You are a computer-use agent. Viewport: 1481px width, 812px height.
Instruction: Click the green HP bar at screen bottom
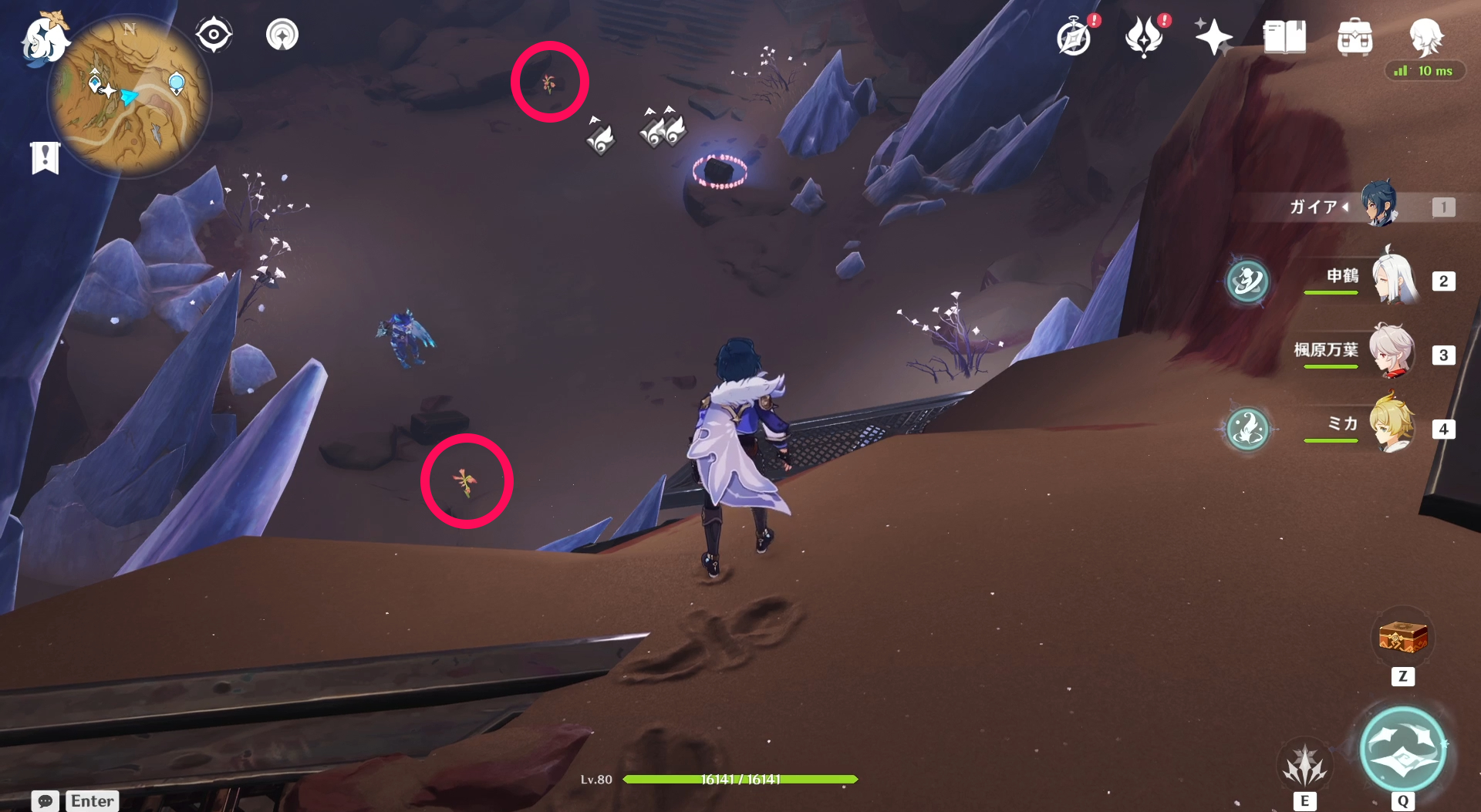[x=740, y=779]
